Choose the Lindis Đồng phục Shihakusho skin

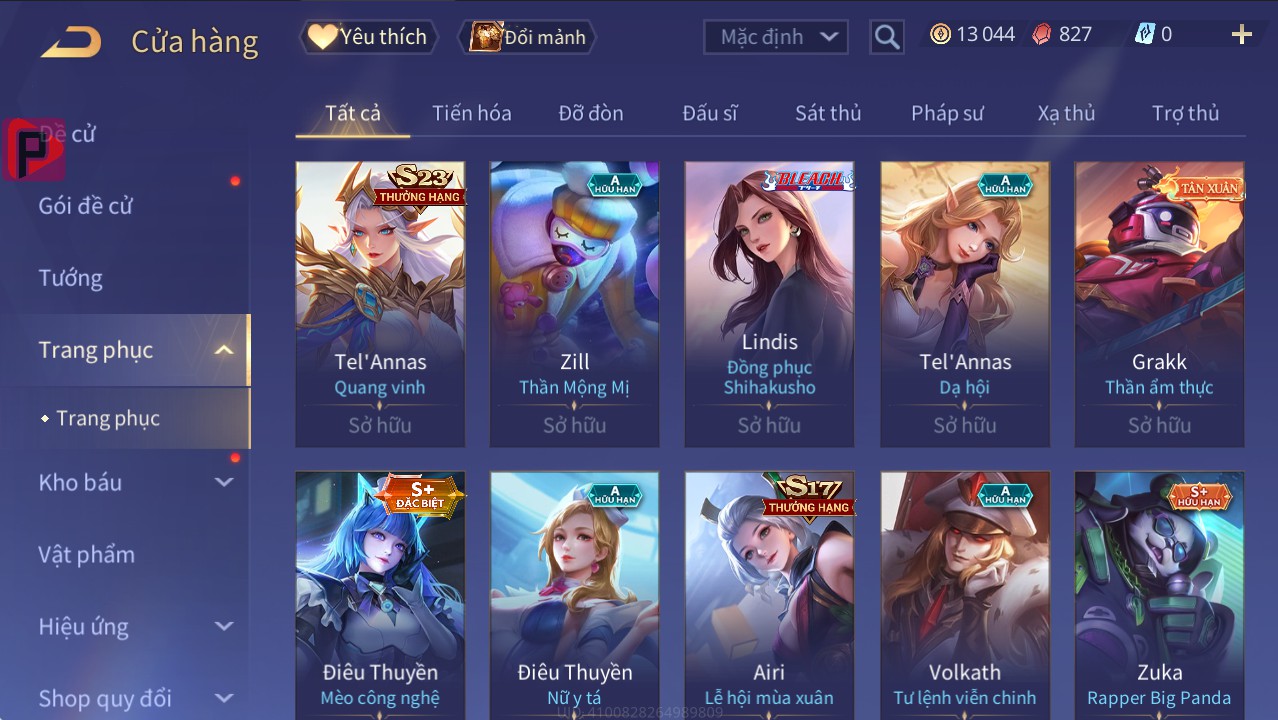pos(769,304)
